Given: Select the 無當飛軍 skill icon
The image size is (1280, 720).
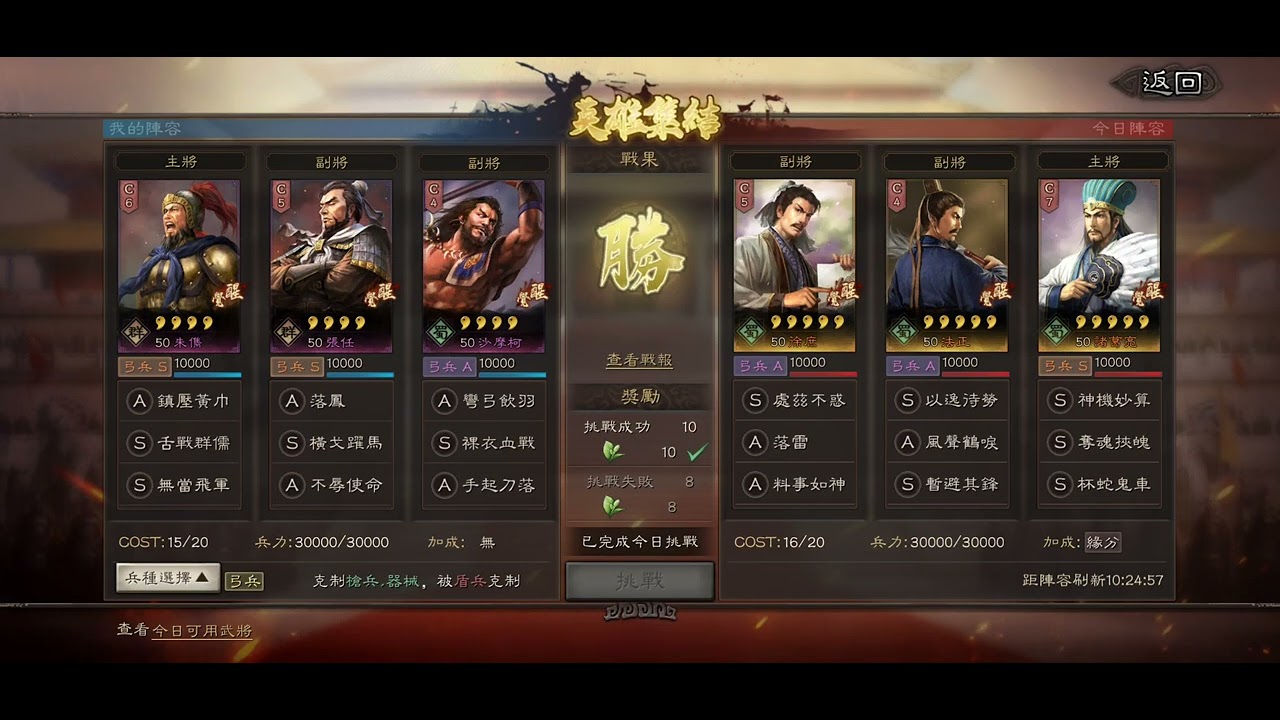Looking at the screenshot, I should coord(180,486).
